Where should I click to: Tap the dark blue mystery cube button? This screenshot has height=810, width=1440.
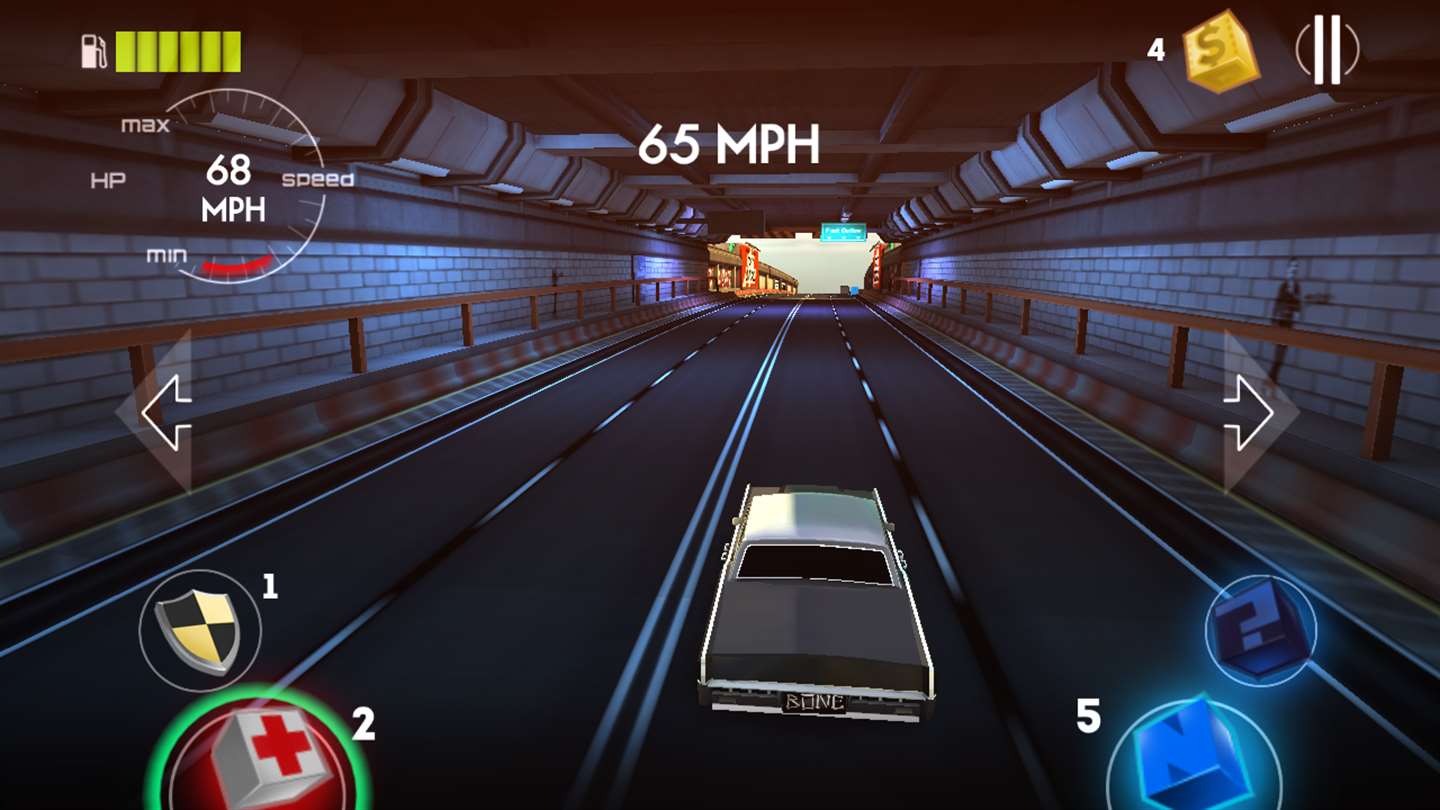1260,630
